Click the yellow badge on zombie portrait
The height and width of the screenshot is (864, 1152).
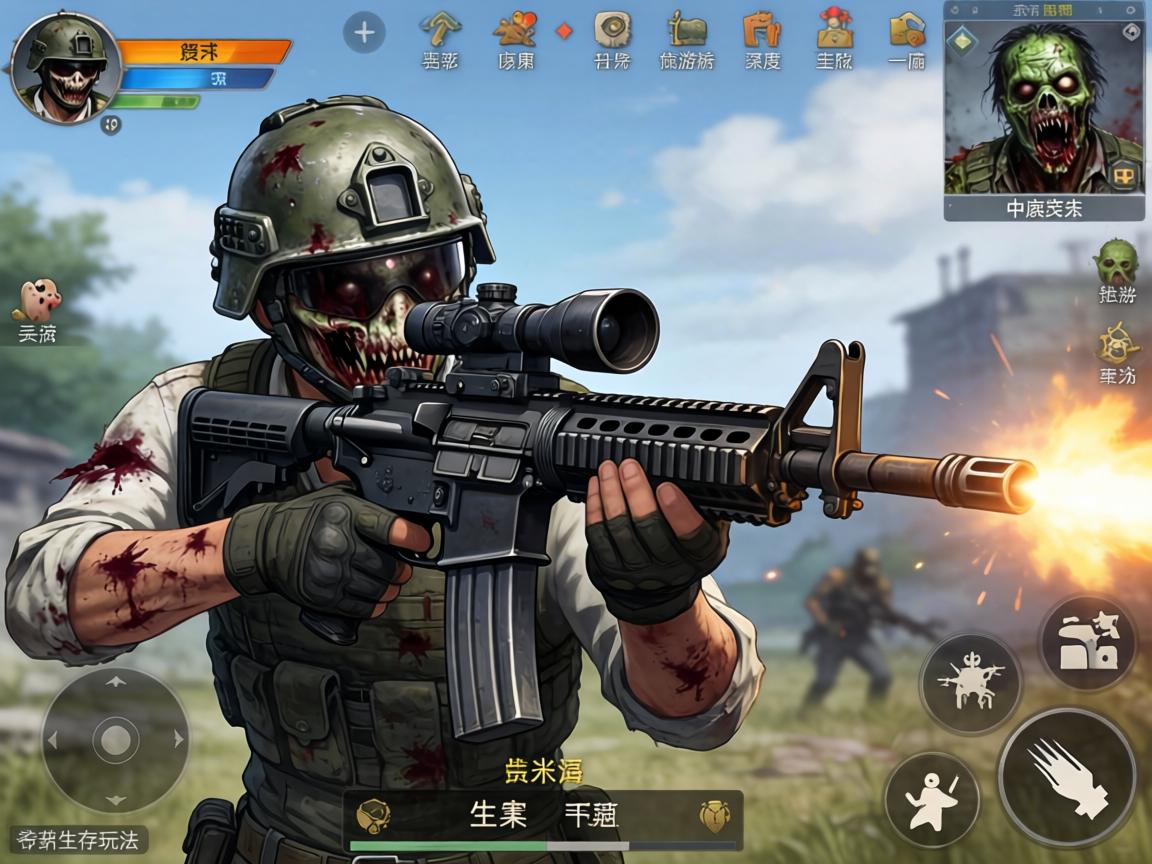tap(1124, 176)
